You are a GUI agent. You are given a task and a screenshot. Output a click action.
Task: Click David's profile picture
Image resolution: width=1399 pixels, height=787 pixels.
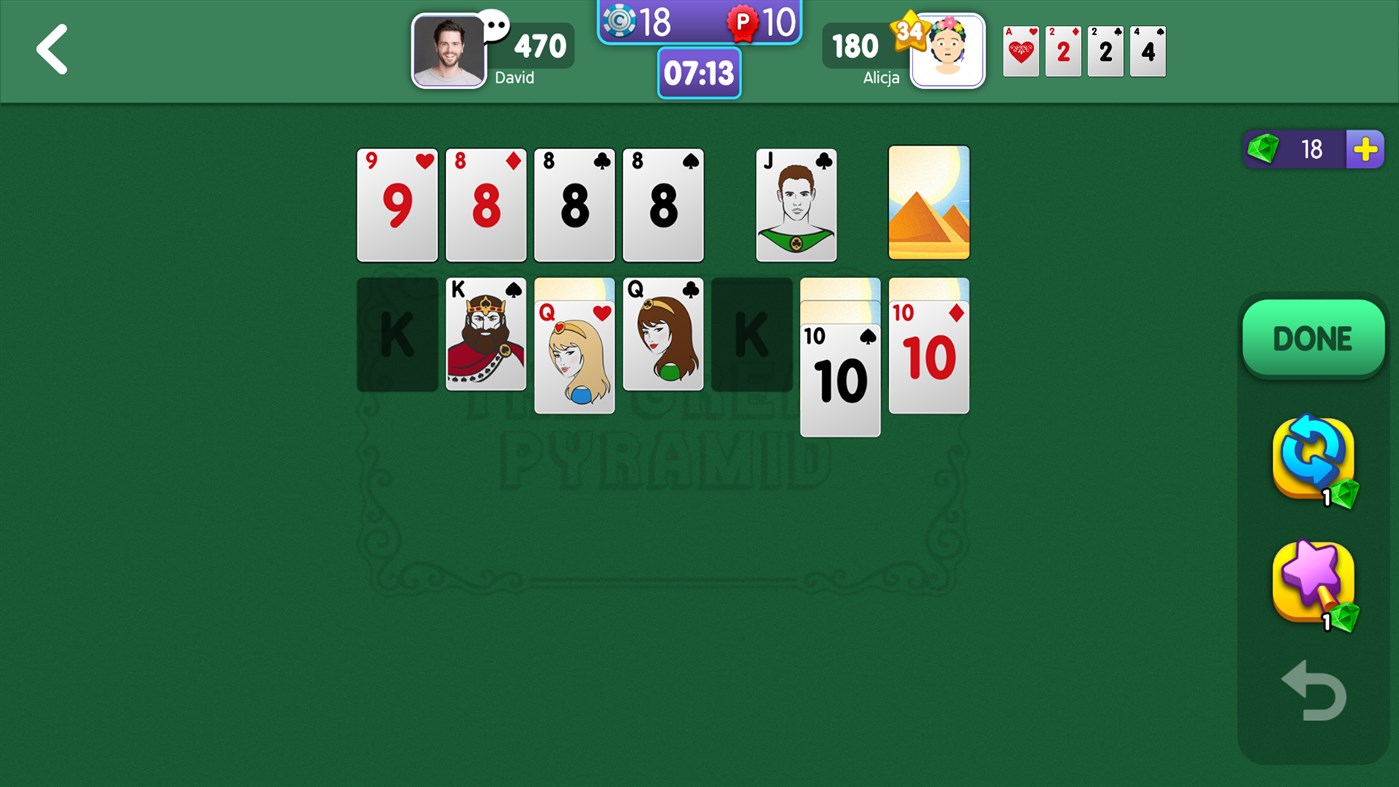448,51
